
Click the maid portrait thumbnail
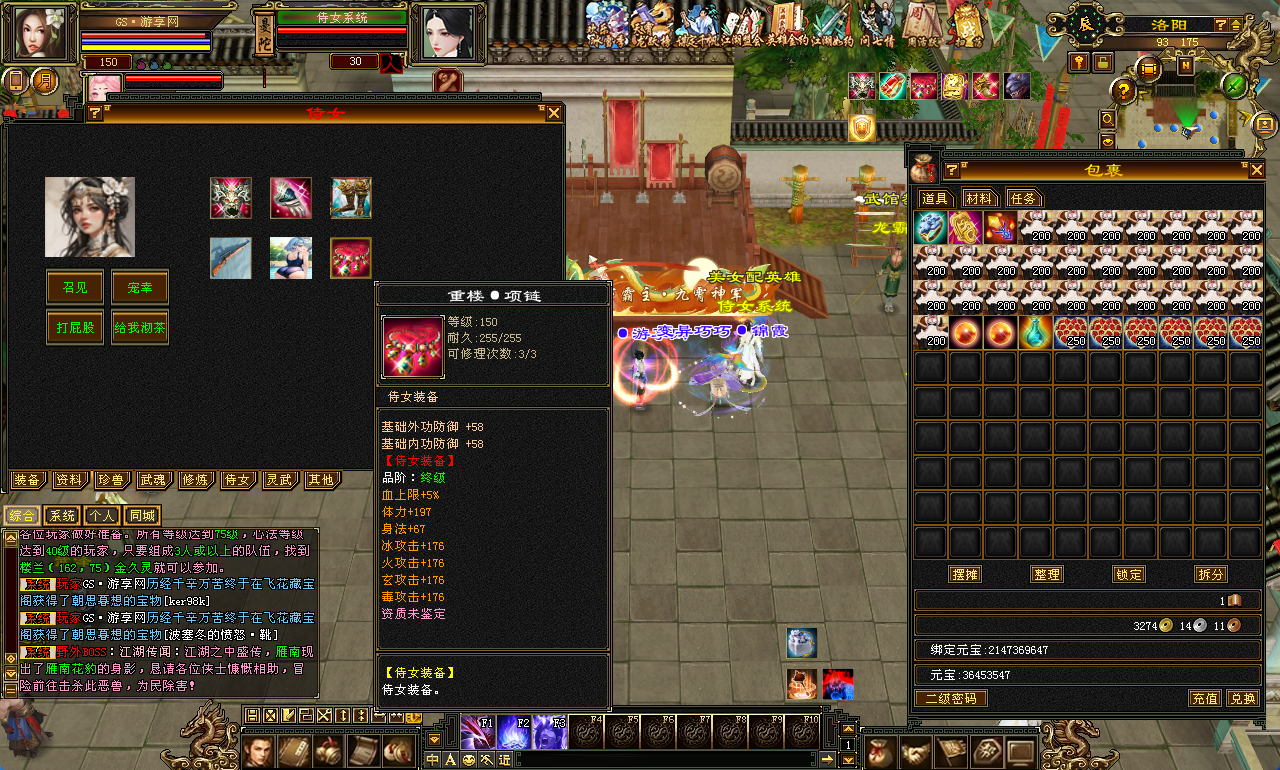(x=90, y=217)
